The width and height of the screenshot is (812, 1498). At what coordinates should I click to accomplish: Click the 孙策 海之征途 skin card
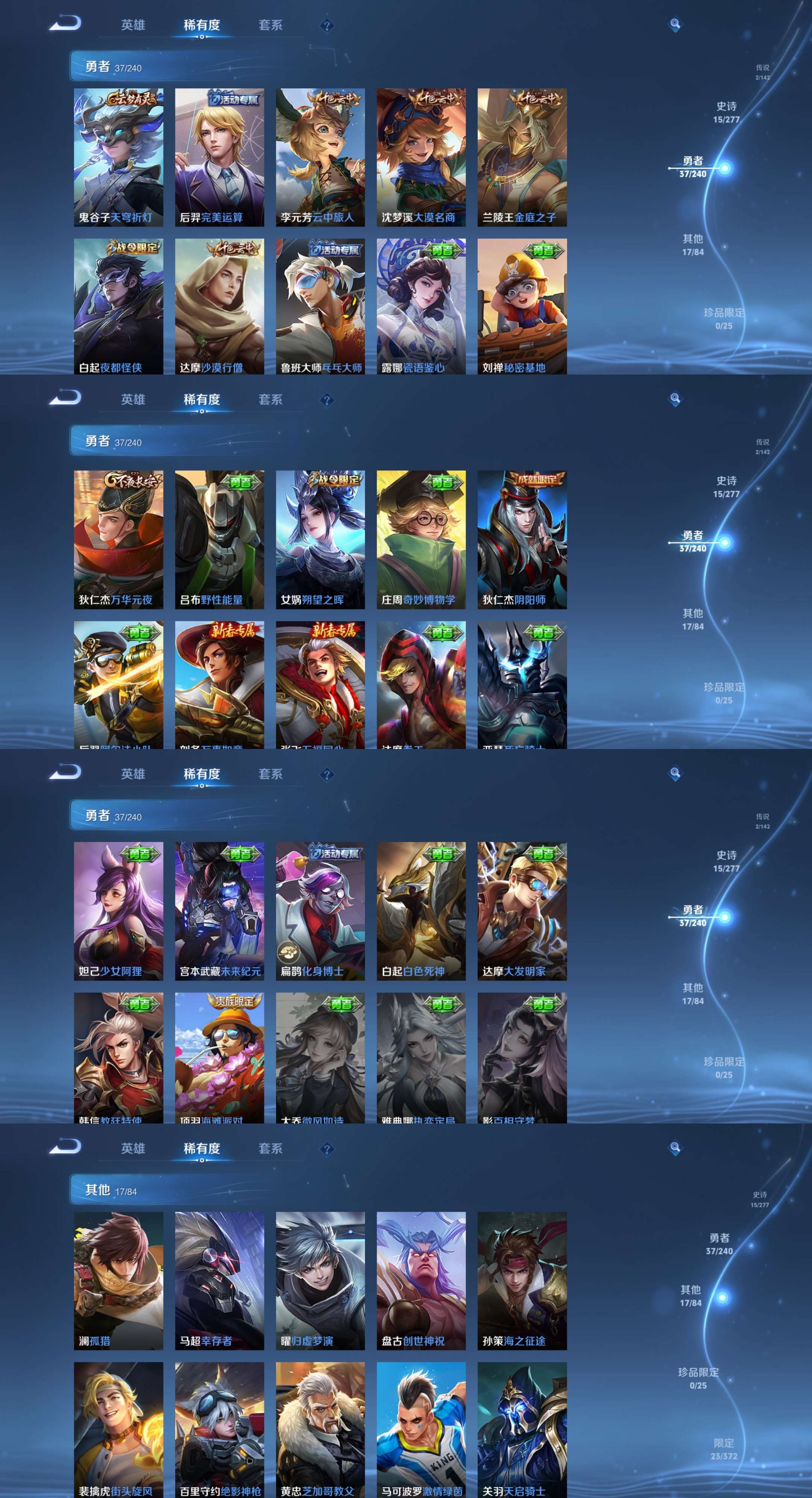click(522, 1281)
